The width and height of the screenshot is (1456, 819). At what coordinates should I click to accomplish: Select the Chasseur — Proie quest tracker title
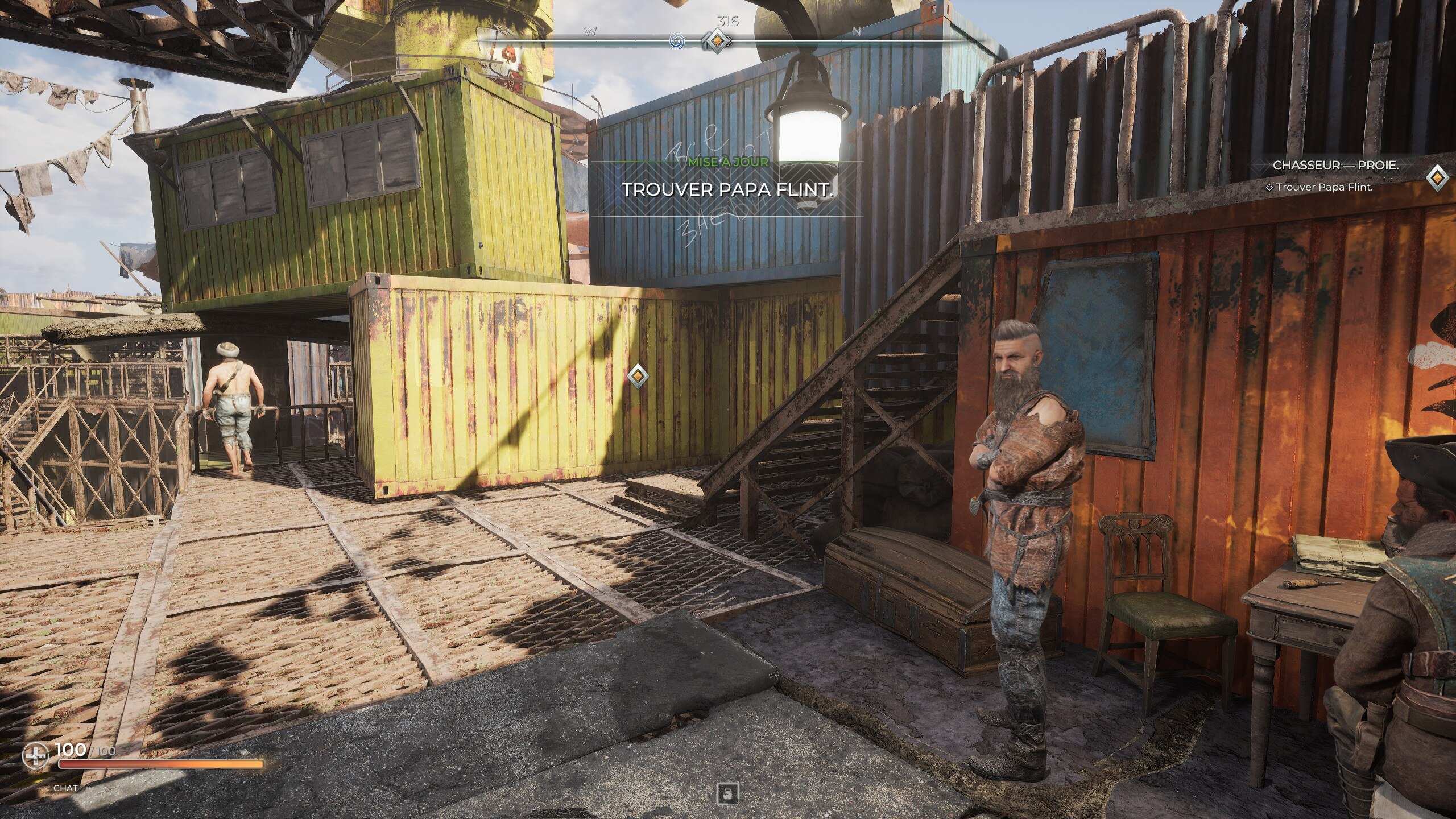point(1335,166)
